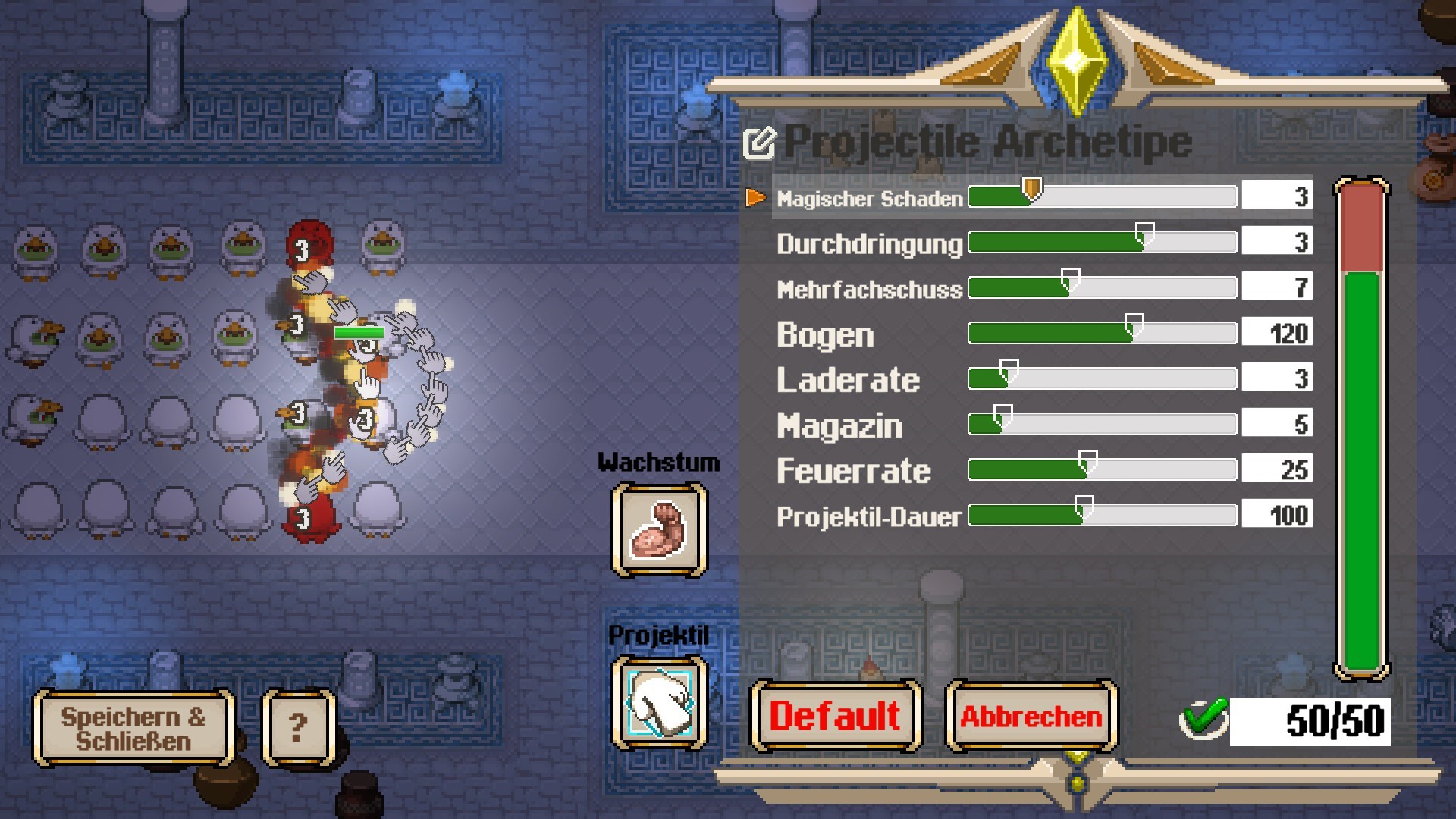Click the Mehrfachschuss value field showing 7
The image size is (1456, 819).
[x=1277, y=287]
